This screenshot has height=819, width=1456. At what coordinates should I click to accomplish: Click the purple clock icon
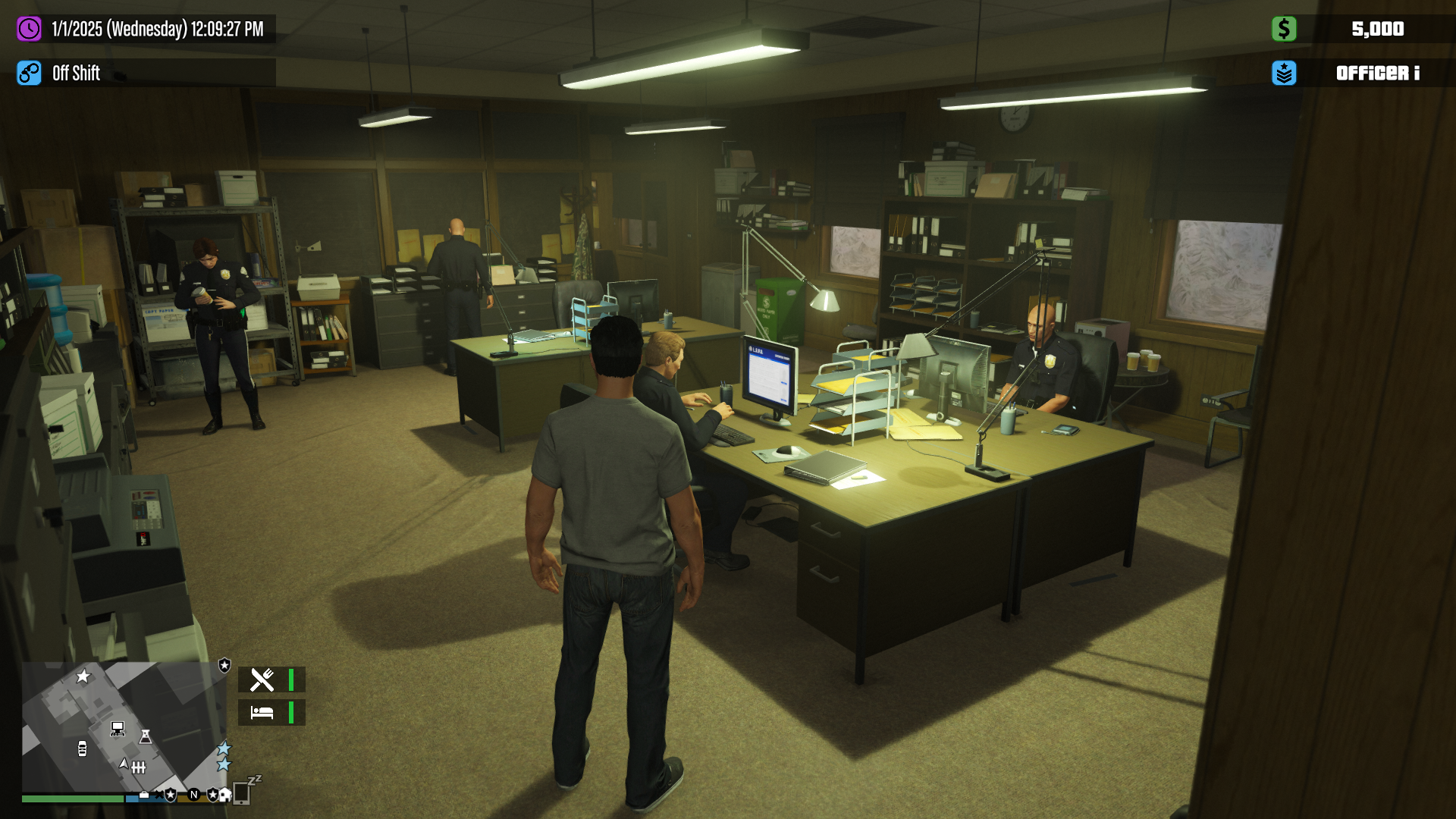[x=29, y=30]
